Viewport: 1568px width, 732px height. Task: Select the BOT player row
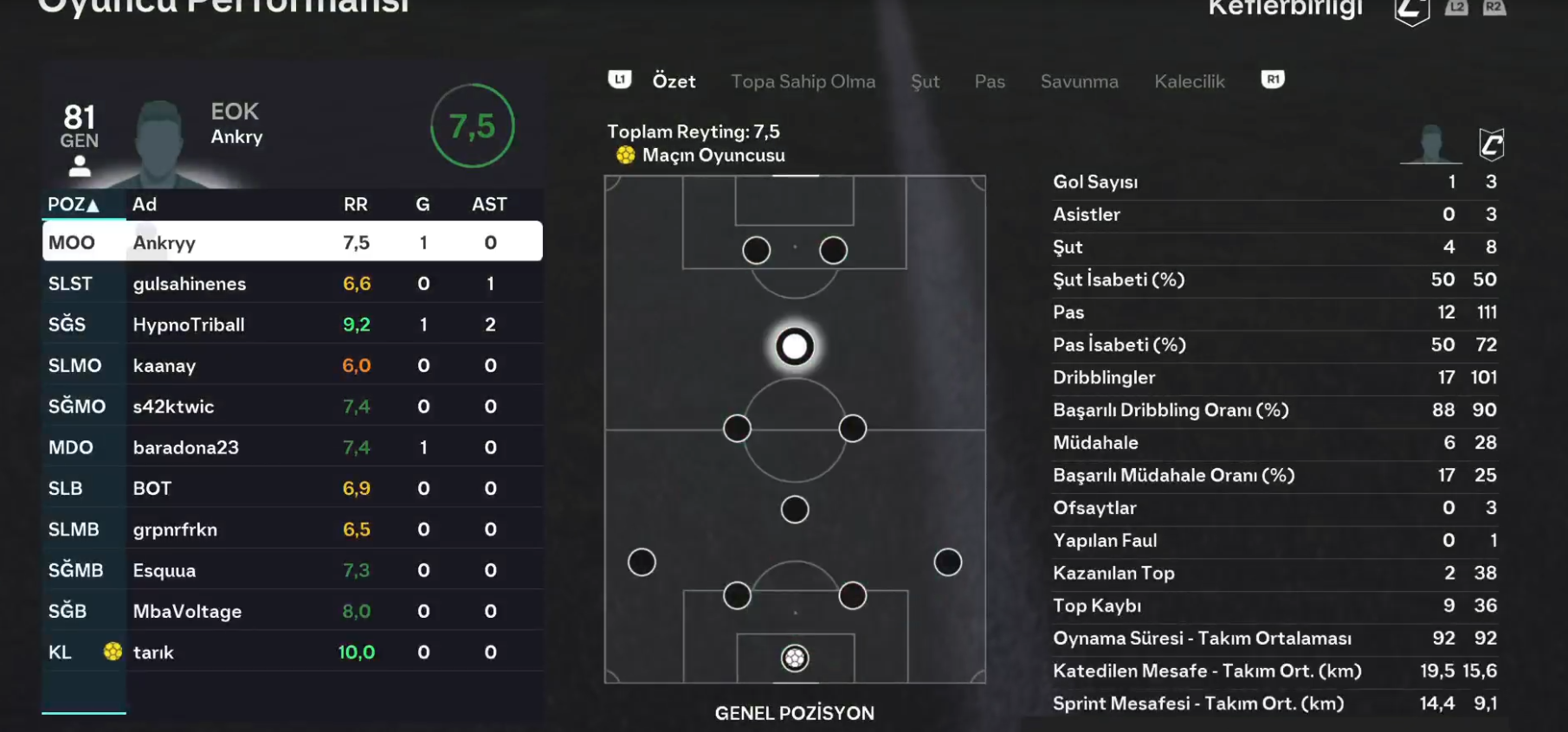pyautogui.click(x=293, y=488)
